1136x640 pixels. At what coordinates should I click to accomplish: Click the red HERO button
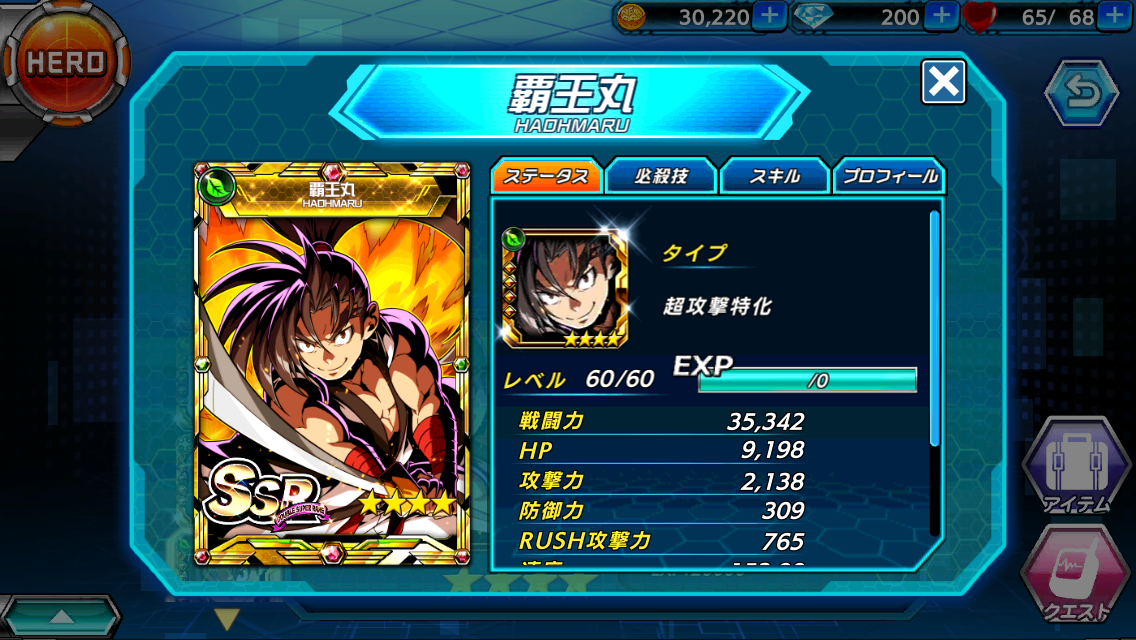[x=65, y=62]
